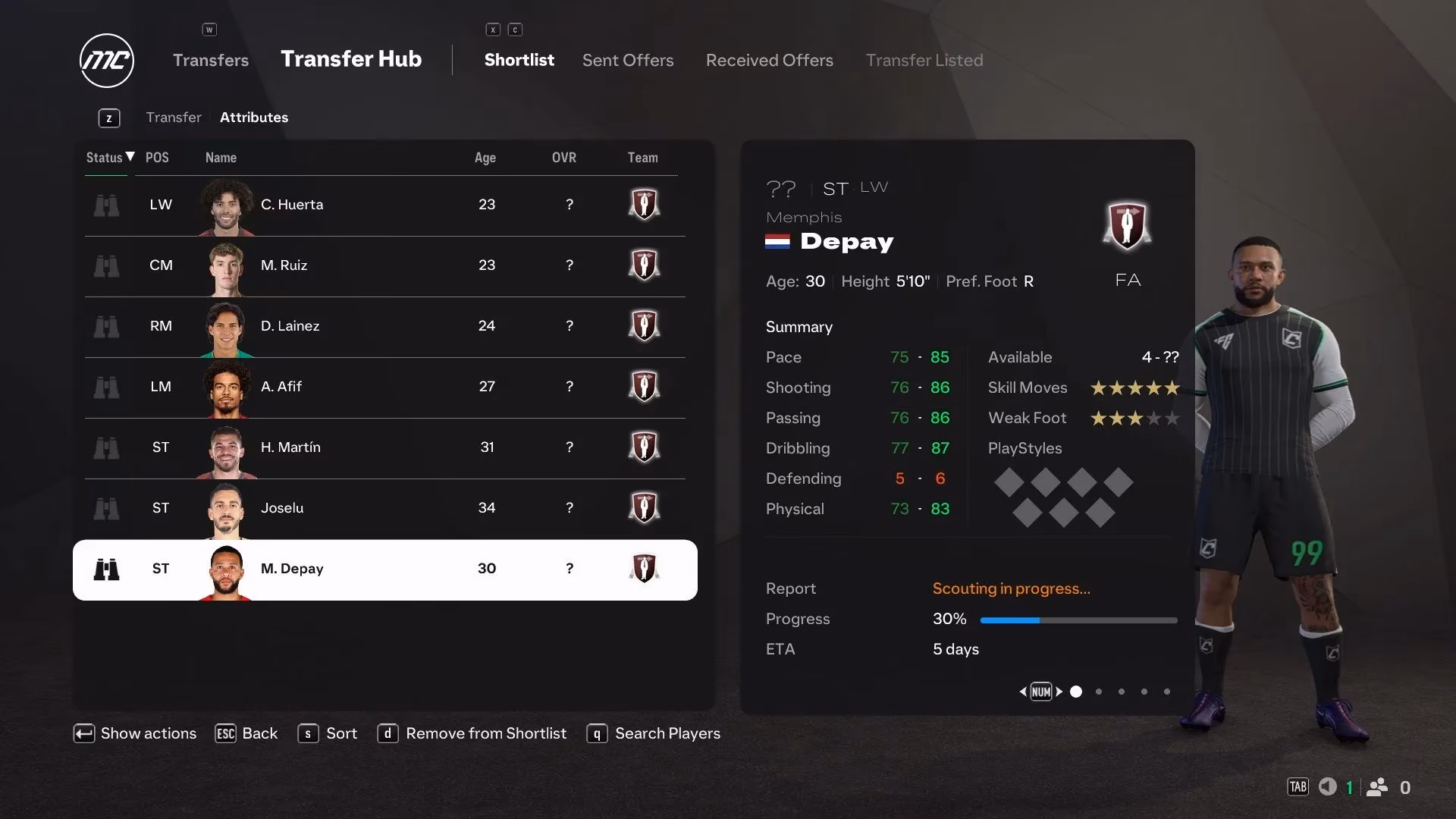This screenshot has width=1456, height=819.
Task: Click the scout binoculars icon next to C. Huerta
Action: coord(107,205)
